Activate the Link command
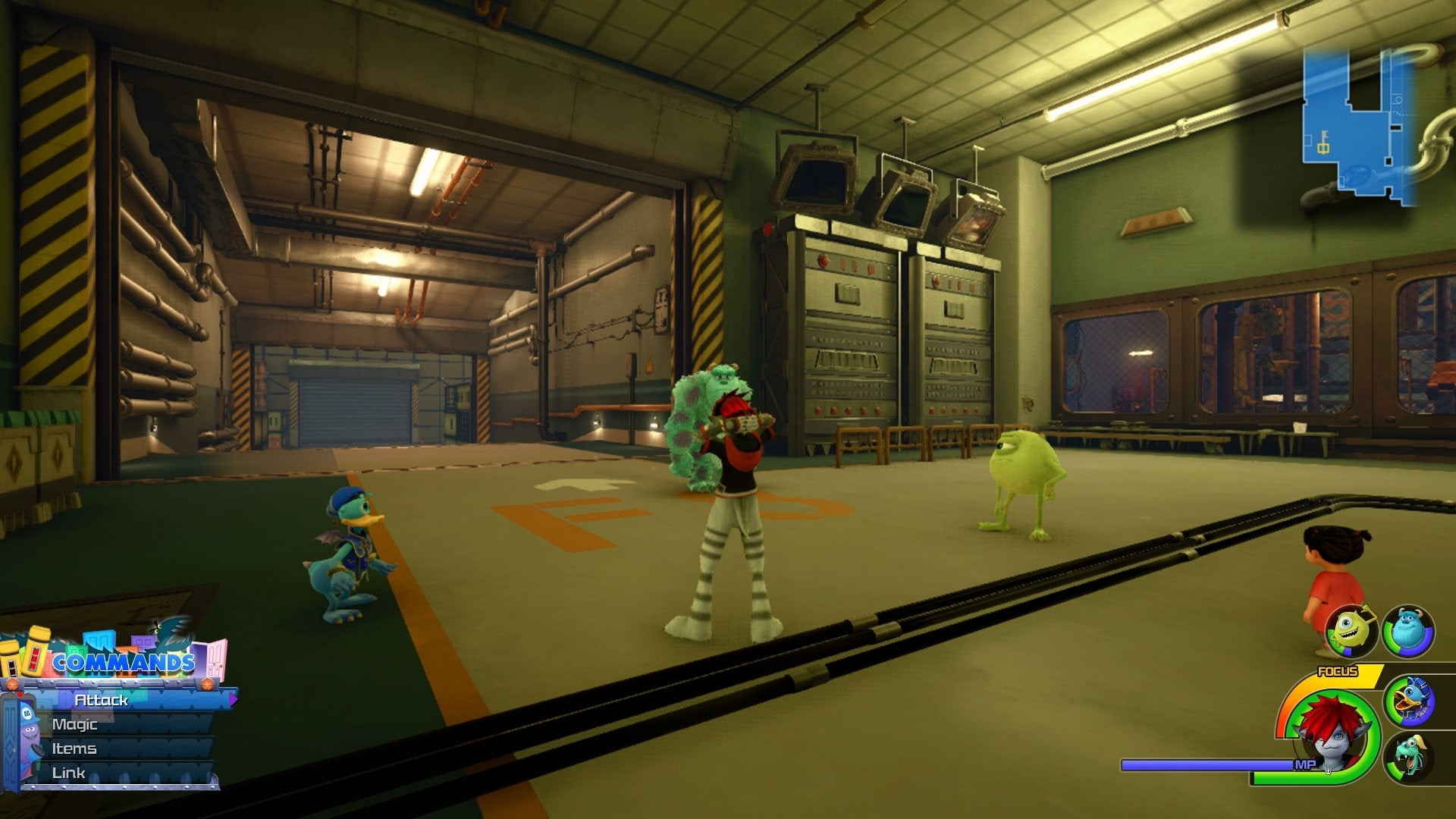Viewport: 1456px width, 819px height. point(69,773)
